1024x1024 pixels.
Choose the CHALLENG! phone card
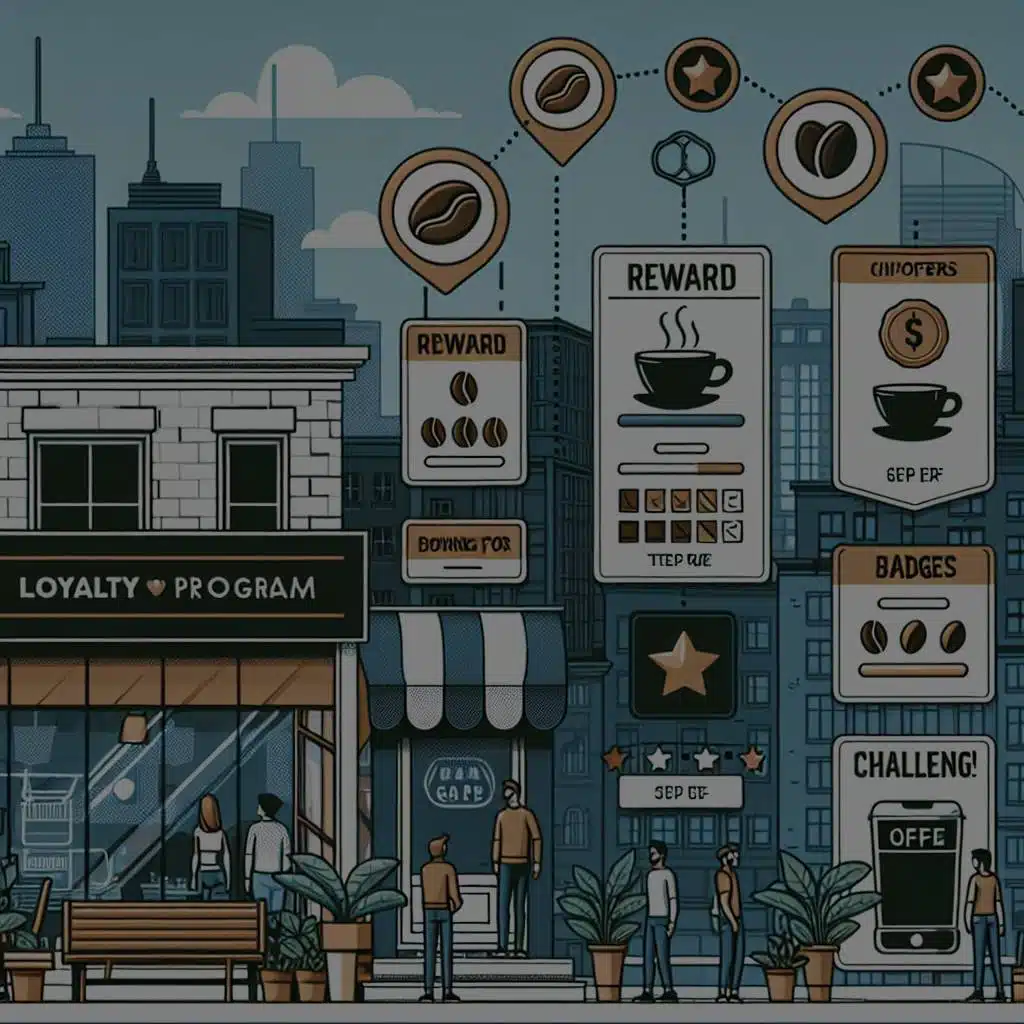click(913, 852)
